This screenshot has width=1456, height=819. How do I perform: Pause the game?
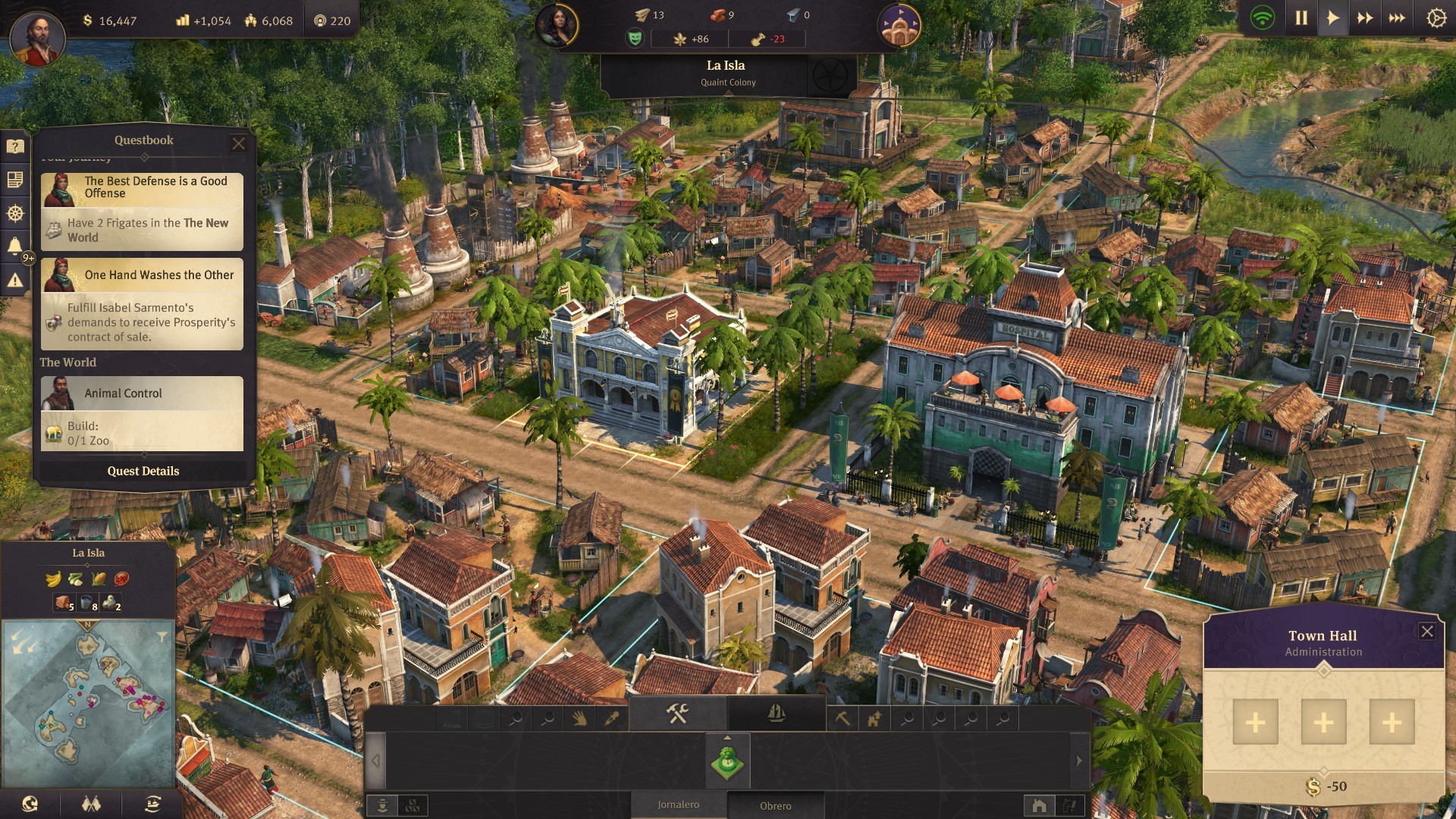(x=1301, y=18)
